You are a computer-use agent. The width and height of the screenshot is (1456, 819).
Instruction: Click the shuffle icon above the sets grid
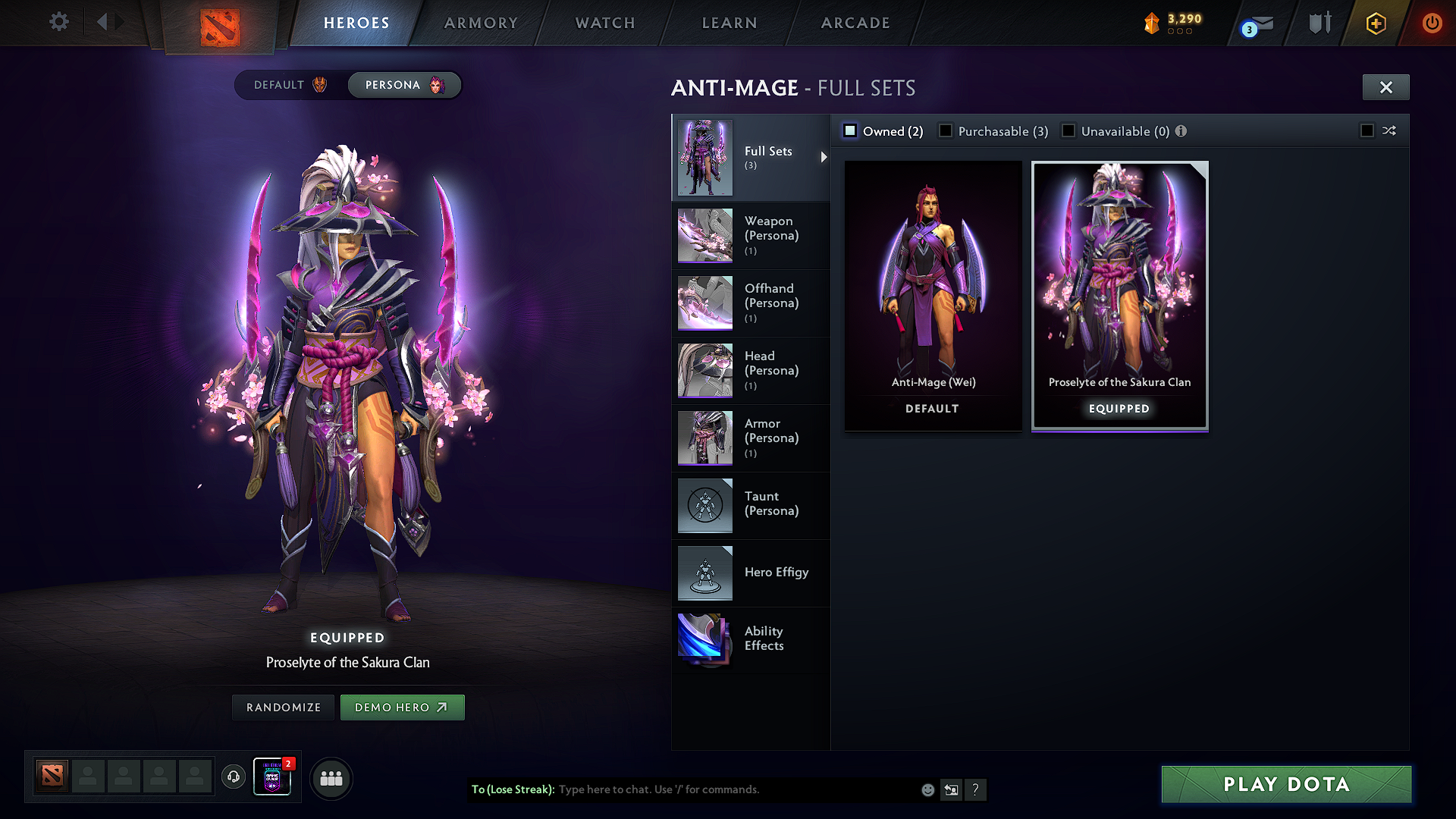click(1390, 130)
